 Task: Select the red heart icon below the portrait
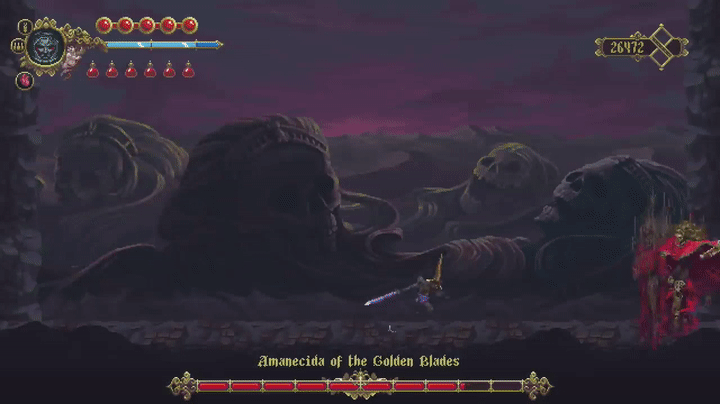(x=25, y=80)
